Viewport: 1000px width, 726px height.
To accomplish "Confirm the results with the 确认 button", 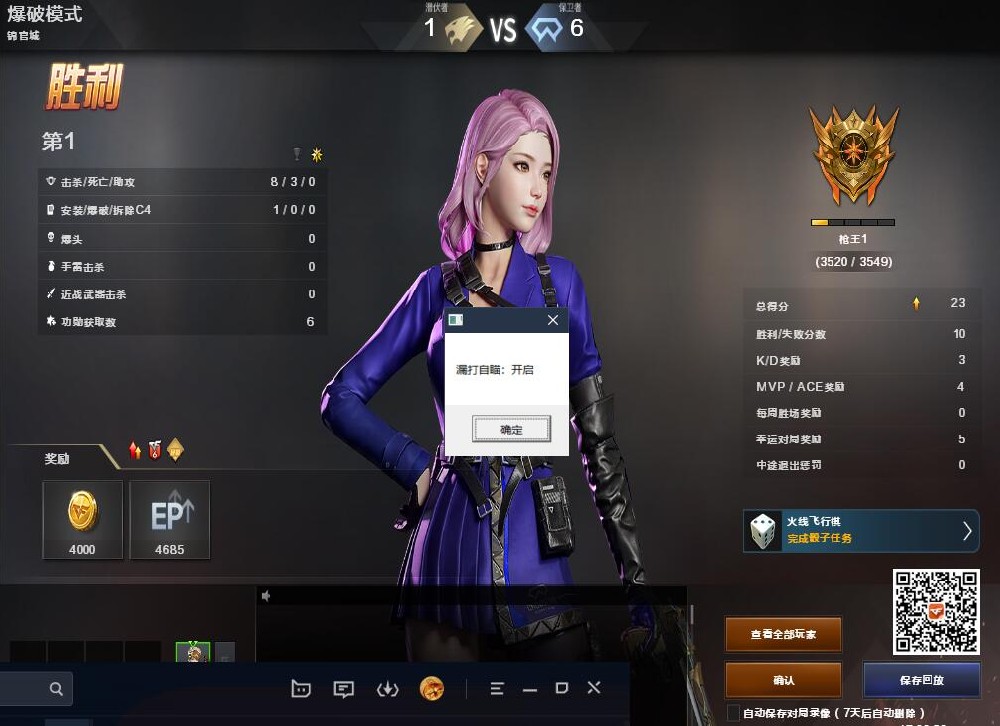I will (x=783, y=680).
